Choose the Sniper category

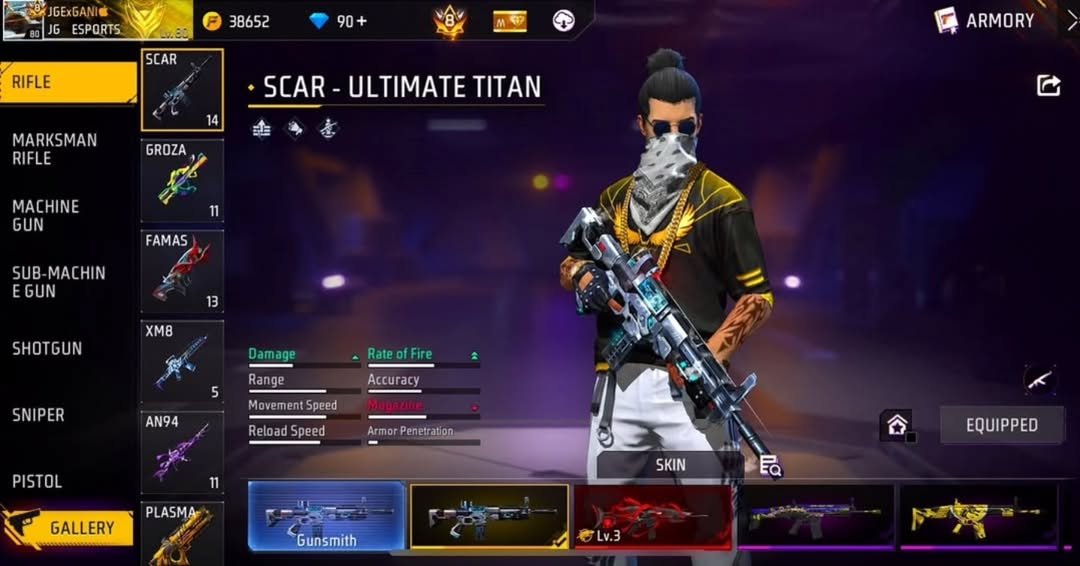38,415
